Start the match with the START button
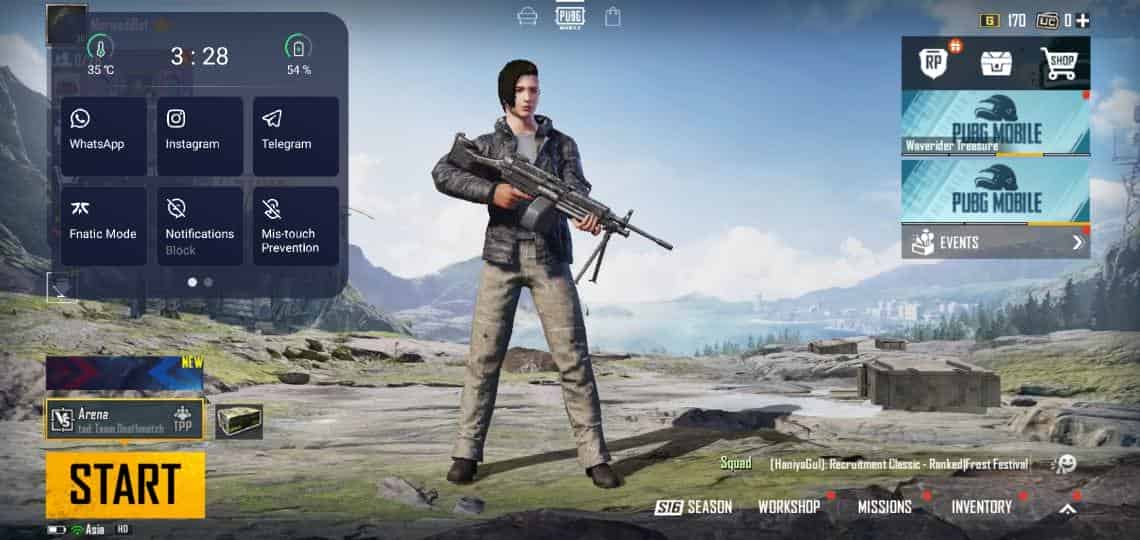This screenshot has width=1140, height=540. pos(125,485)
